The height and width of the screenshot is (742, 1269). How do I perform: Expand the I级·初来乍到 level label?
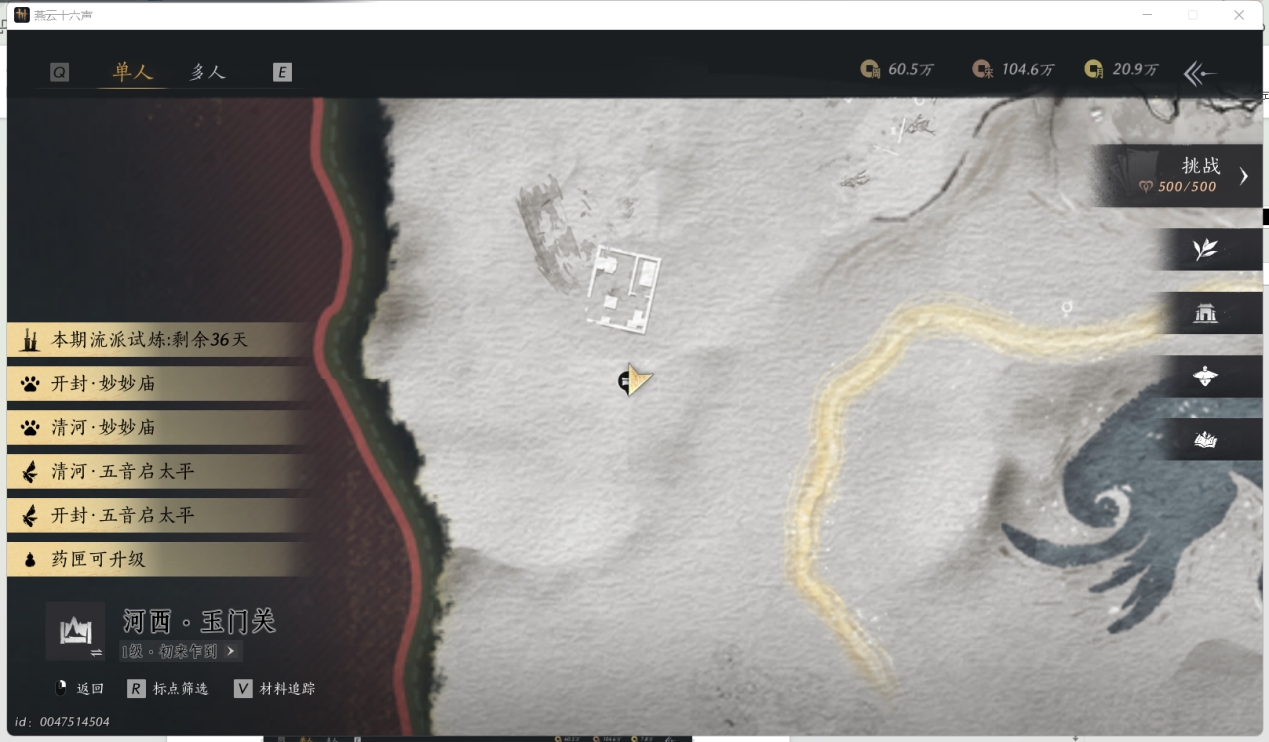(180, 651)
